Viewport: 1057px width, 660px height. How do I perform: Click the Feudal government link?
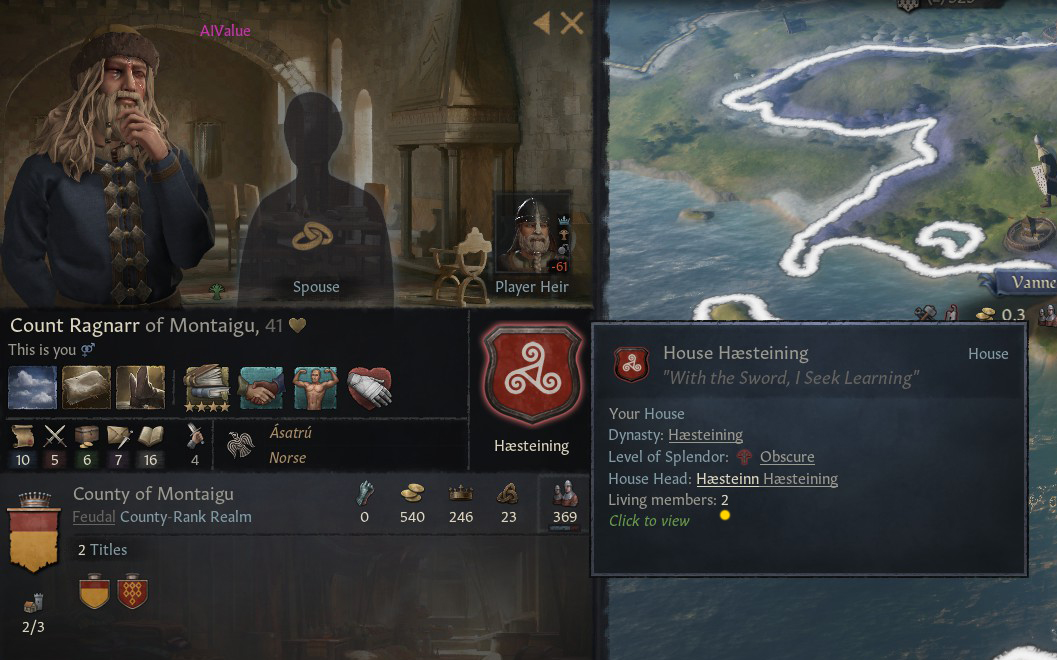[94, 517]
